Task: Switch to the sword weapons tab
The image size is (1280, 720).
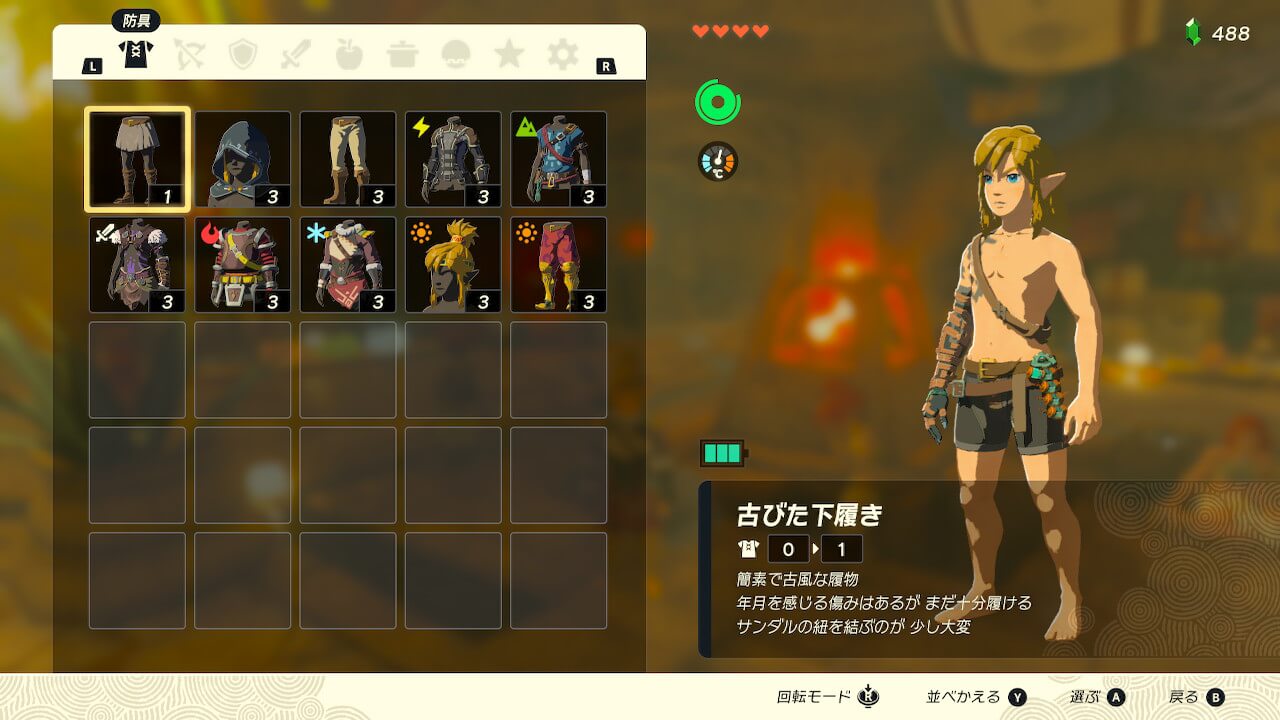Action: 296,54
